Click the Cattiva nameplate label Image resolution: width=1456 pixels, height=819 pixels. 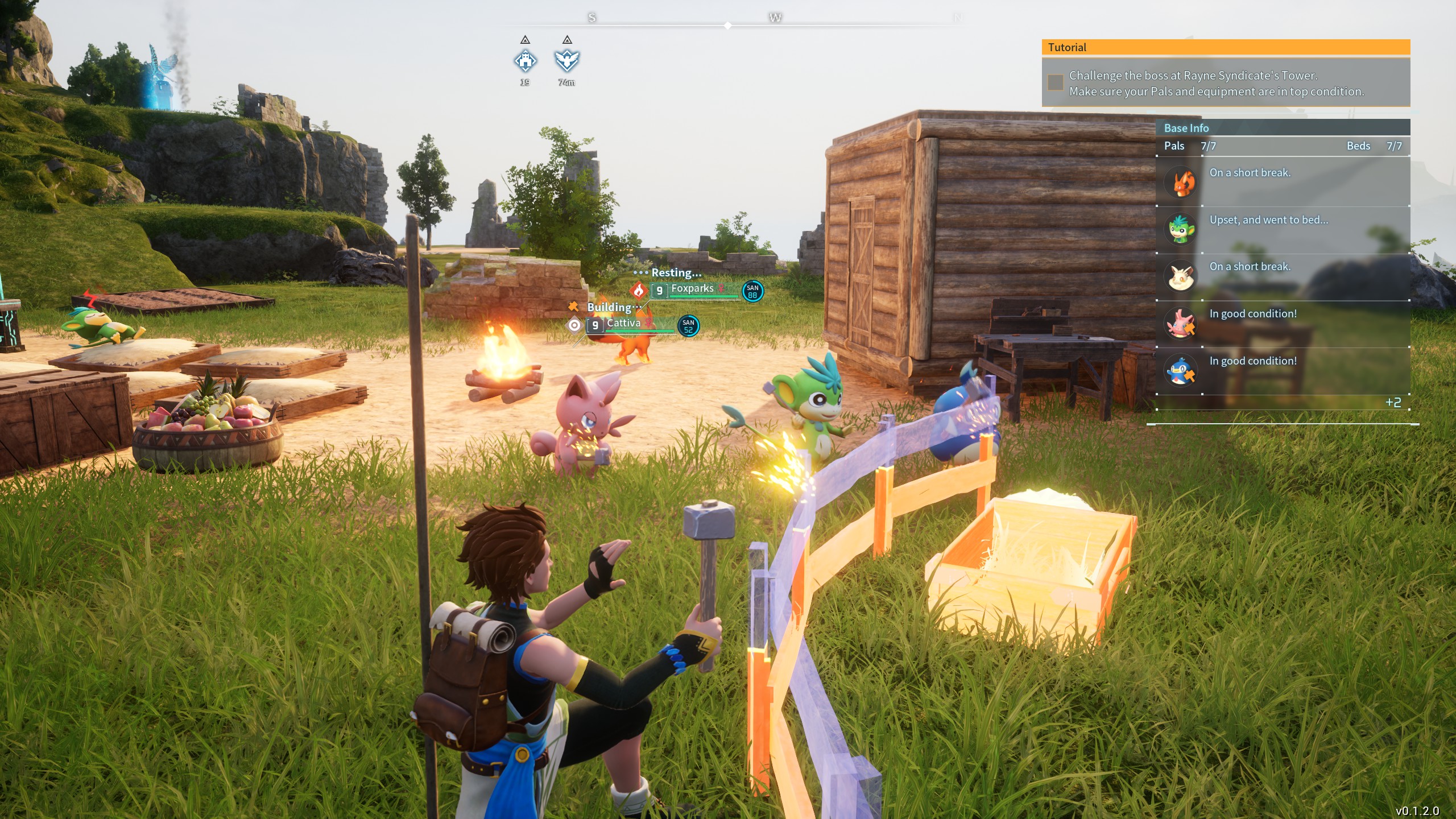click(x=623, y=324)
